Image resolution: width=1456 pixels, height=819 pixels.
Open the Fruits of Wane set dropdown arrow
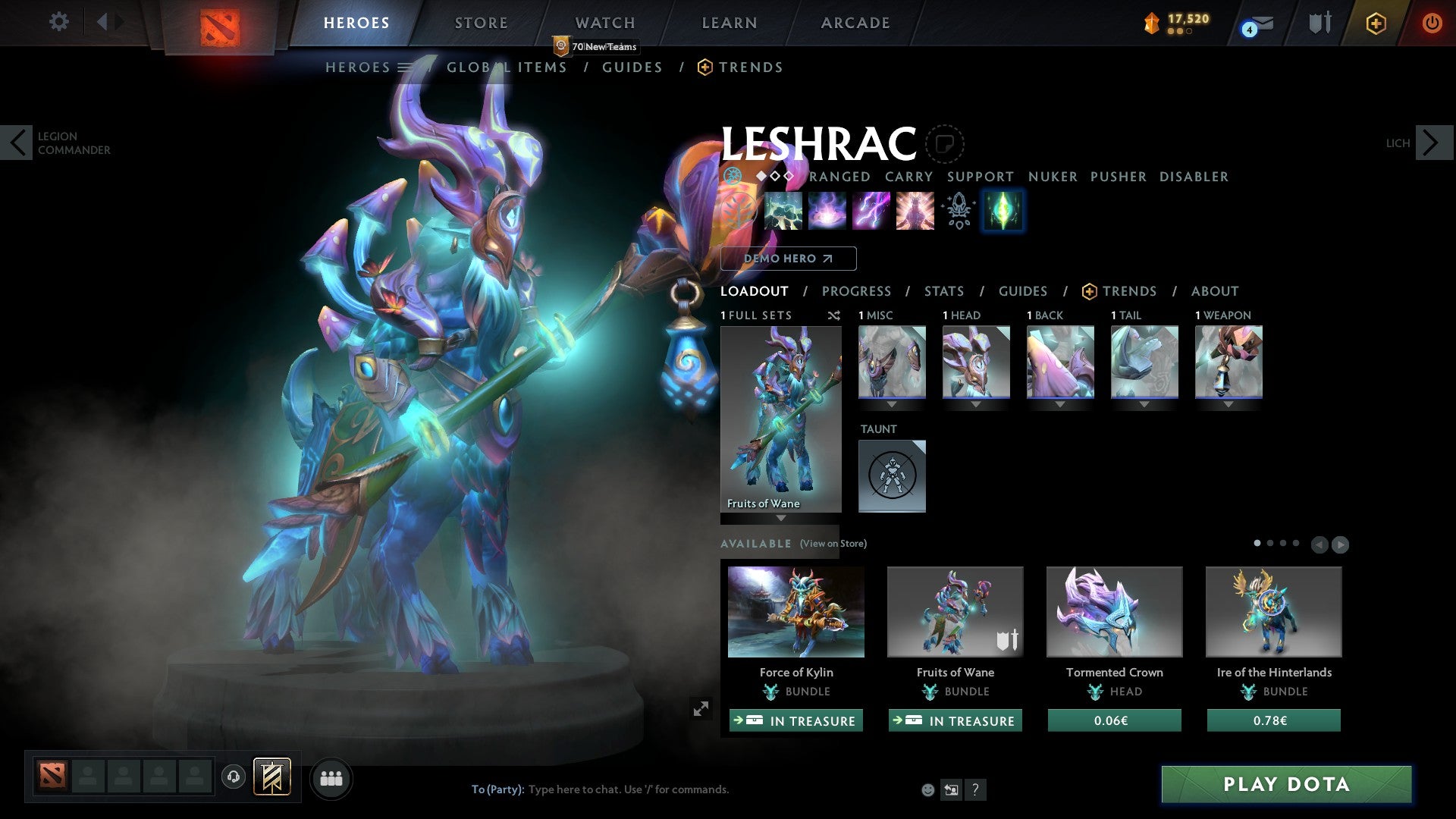tap(781, 519)
